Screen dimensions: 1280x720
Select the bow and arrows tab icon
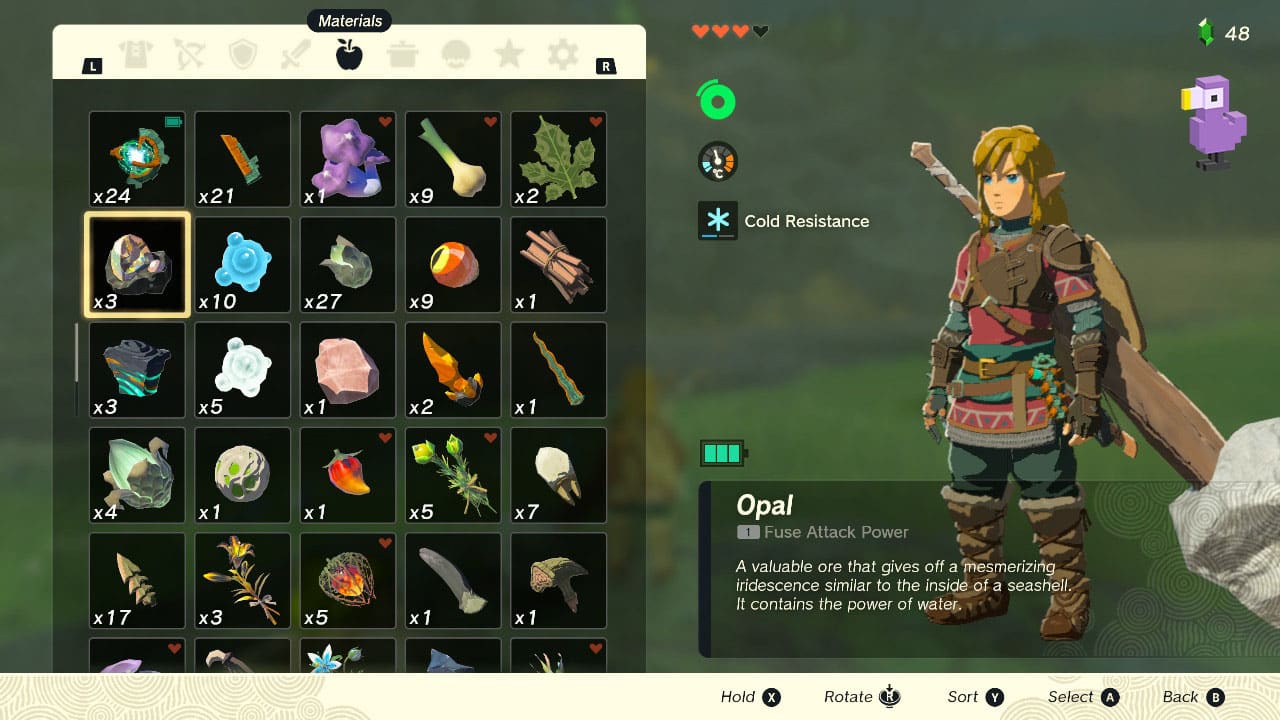(191, 55)
